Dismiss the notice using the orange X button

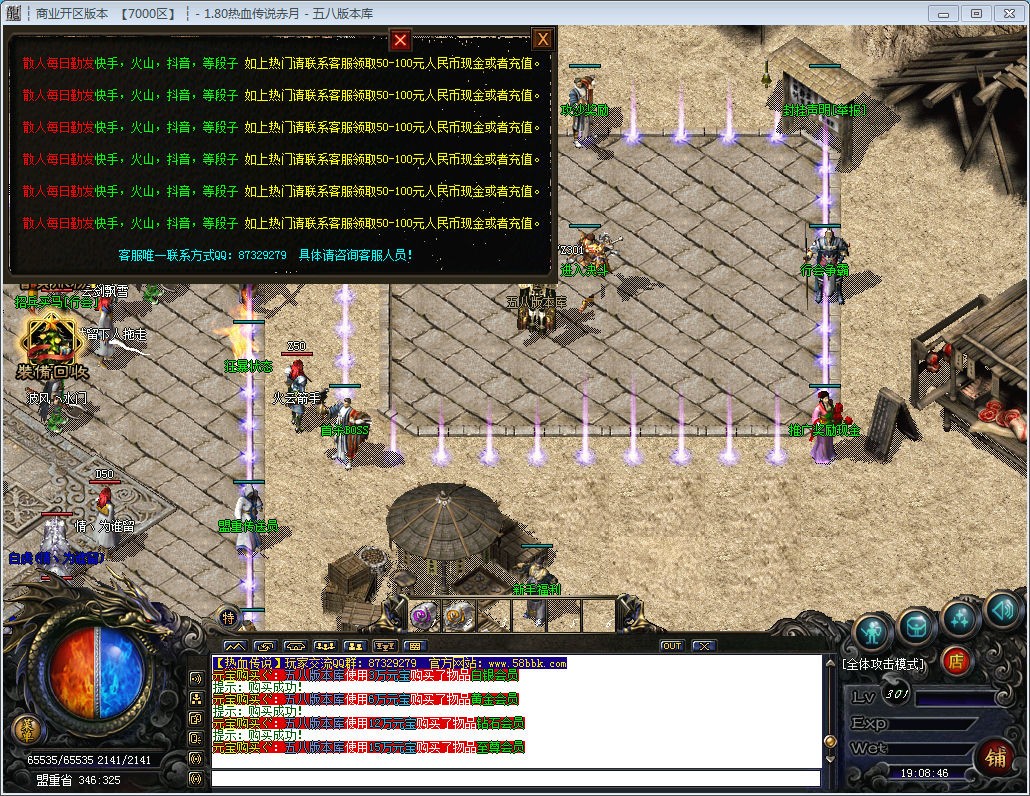(542, 39)
